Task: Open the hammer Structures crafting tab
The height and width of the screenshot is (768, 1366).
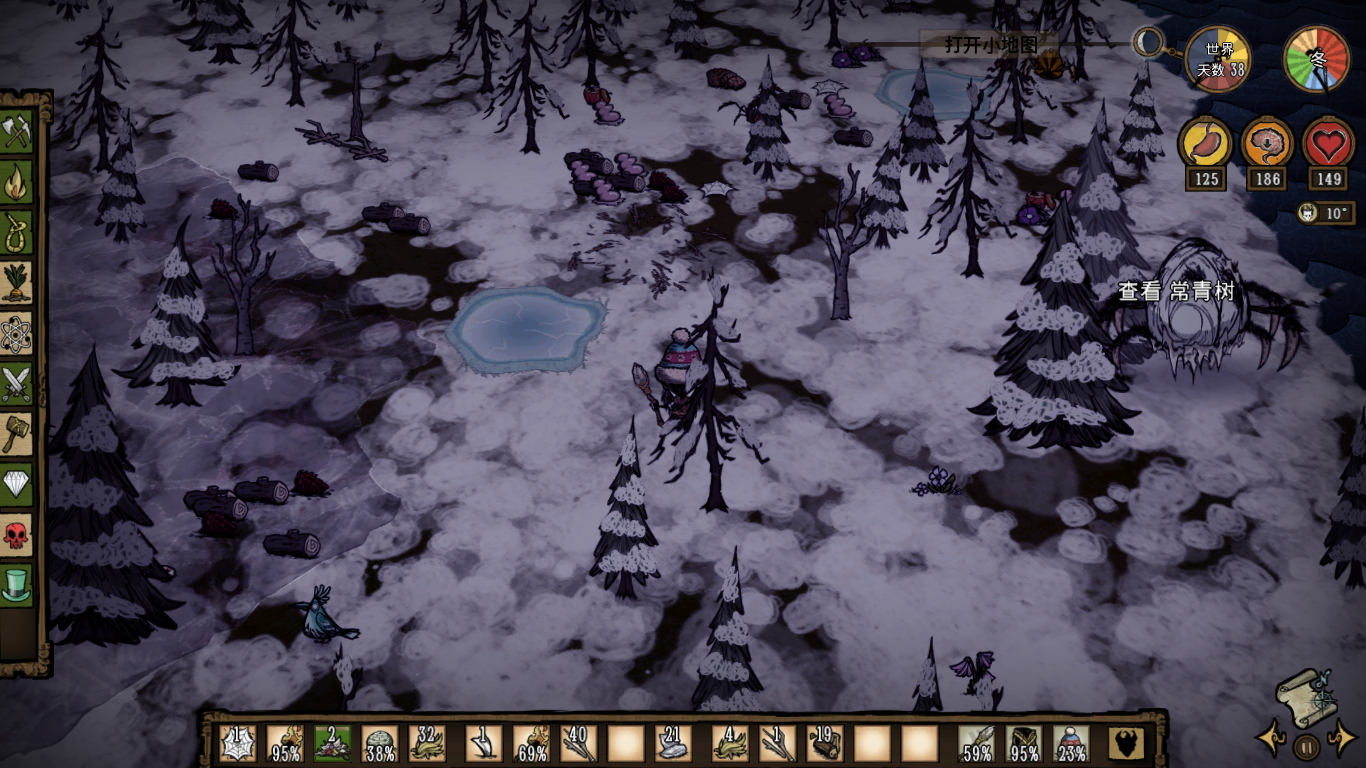Action: pos(17,433)
